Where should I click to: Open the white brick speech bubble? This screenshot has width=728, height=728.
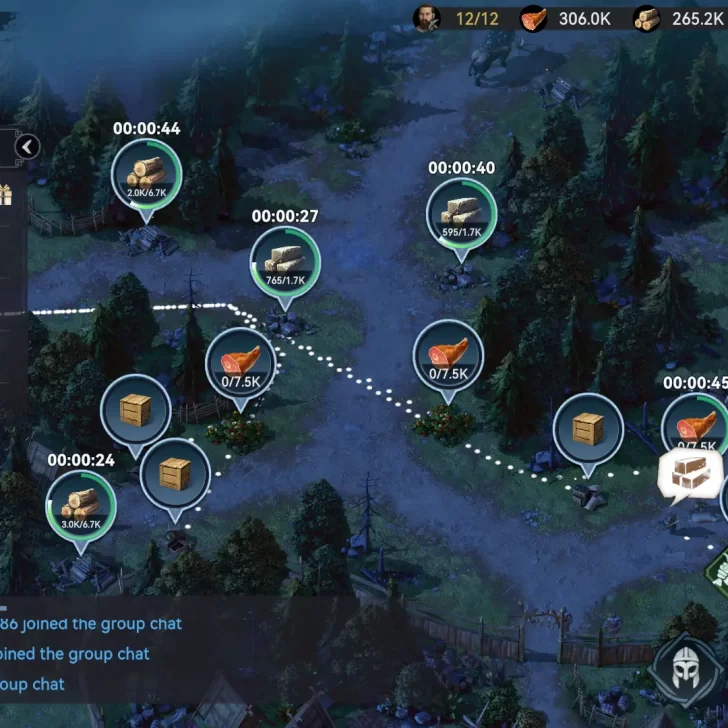click(x=691, y=474)
